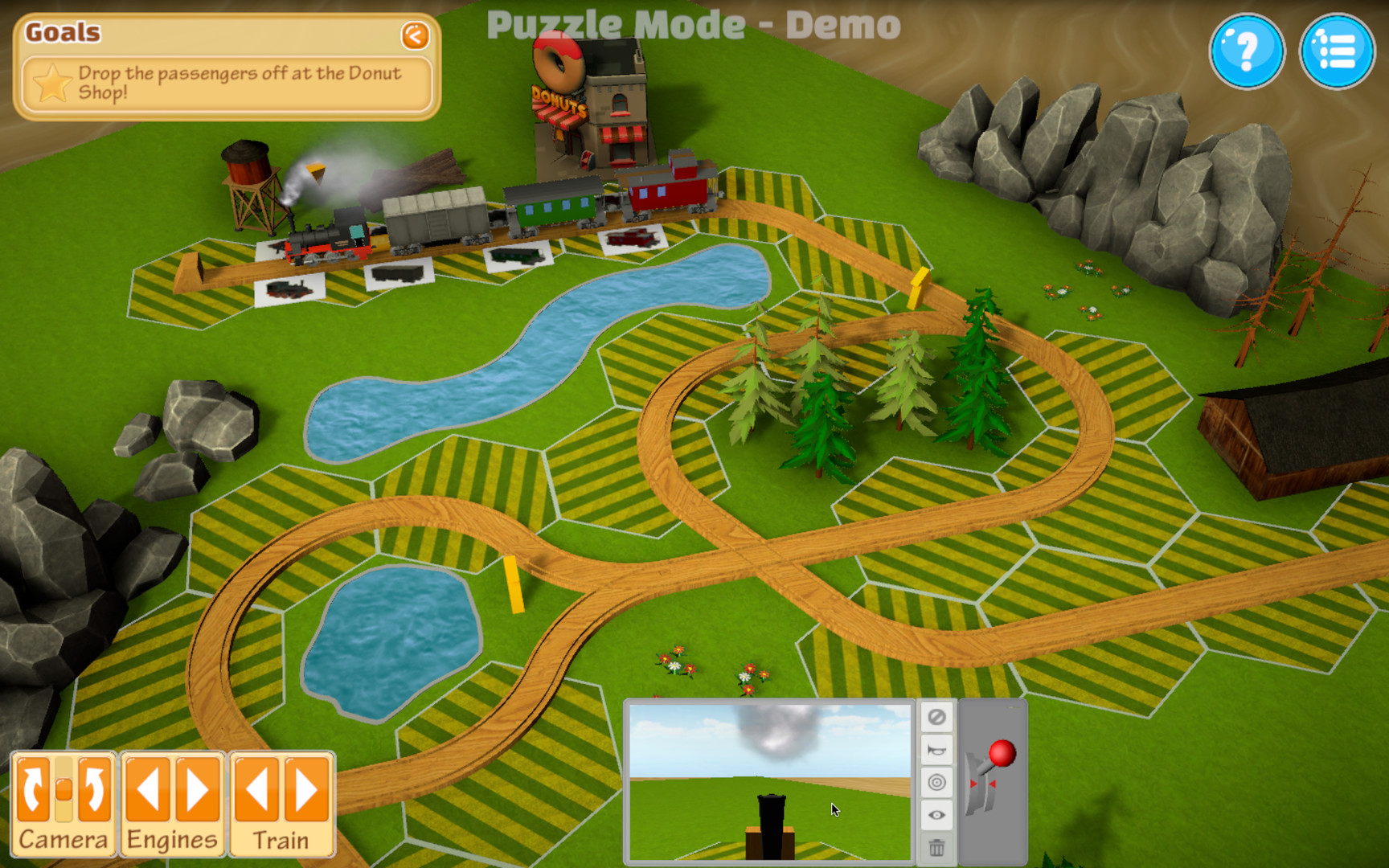Pull the red-ball throttle lever
Screen dimensions: 1389x868
1002,754
